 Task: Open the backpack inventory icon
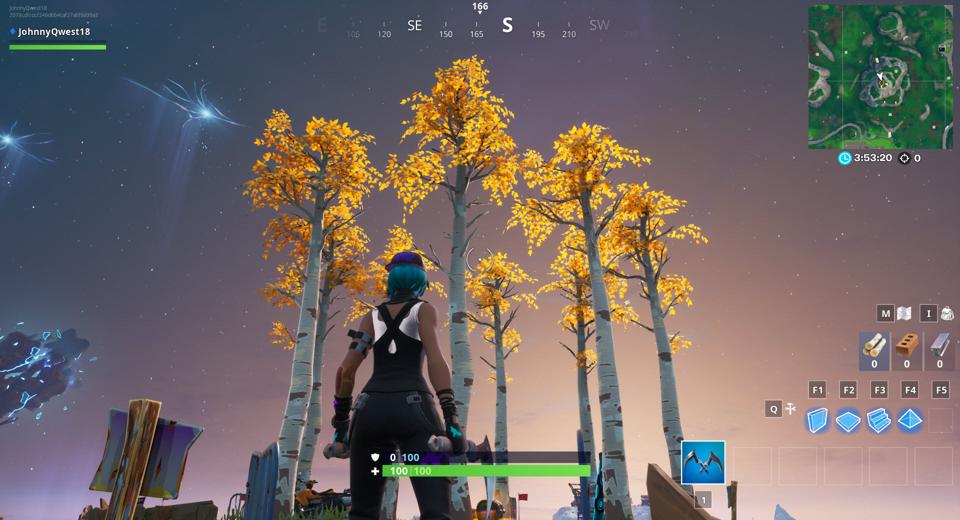pos(946,313)
